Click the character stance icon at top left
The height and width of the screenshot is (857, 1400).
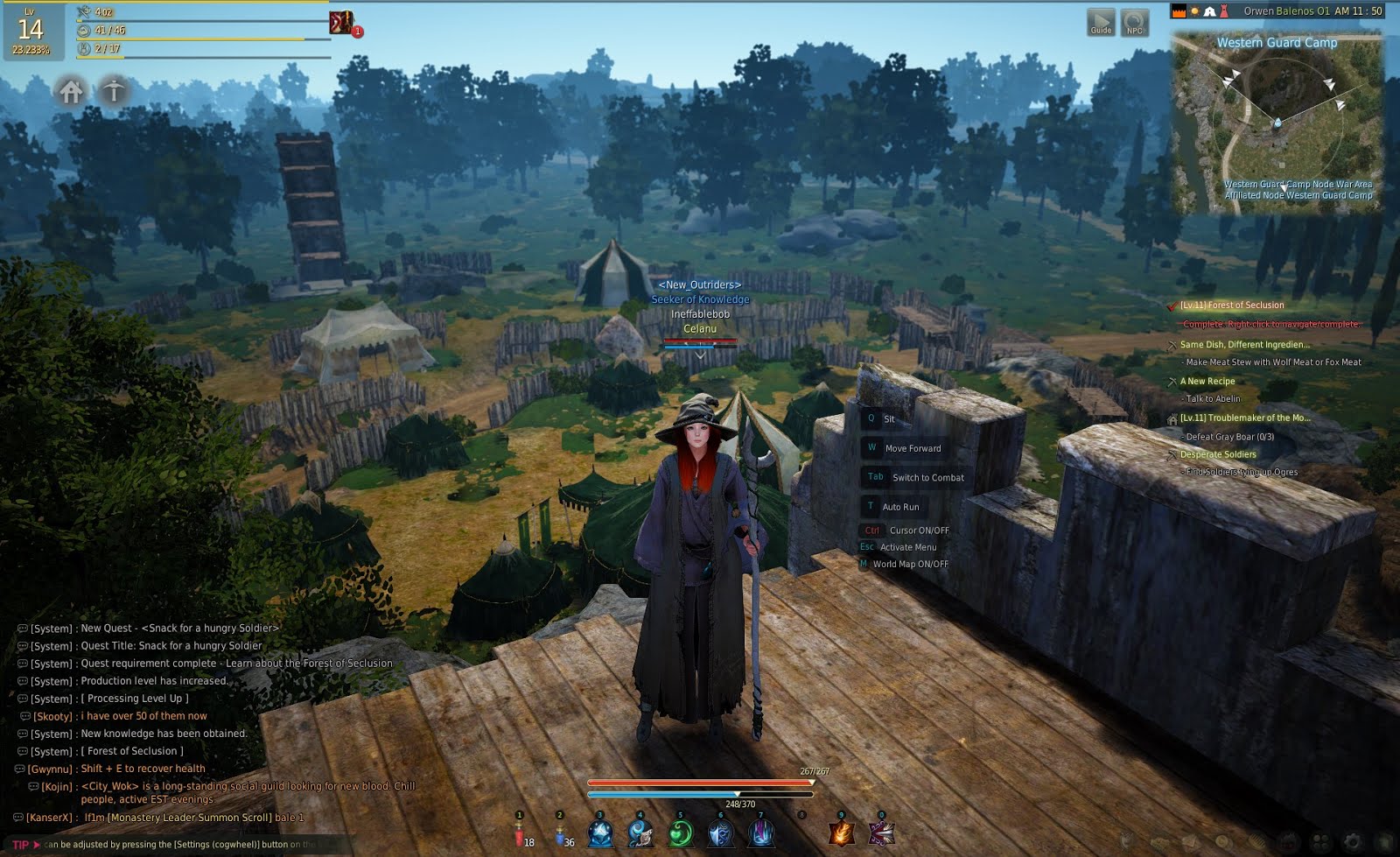(x=114, y=90)
